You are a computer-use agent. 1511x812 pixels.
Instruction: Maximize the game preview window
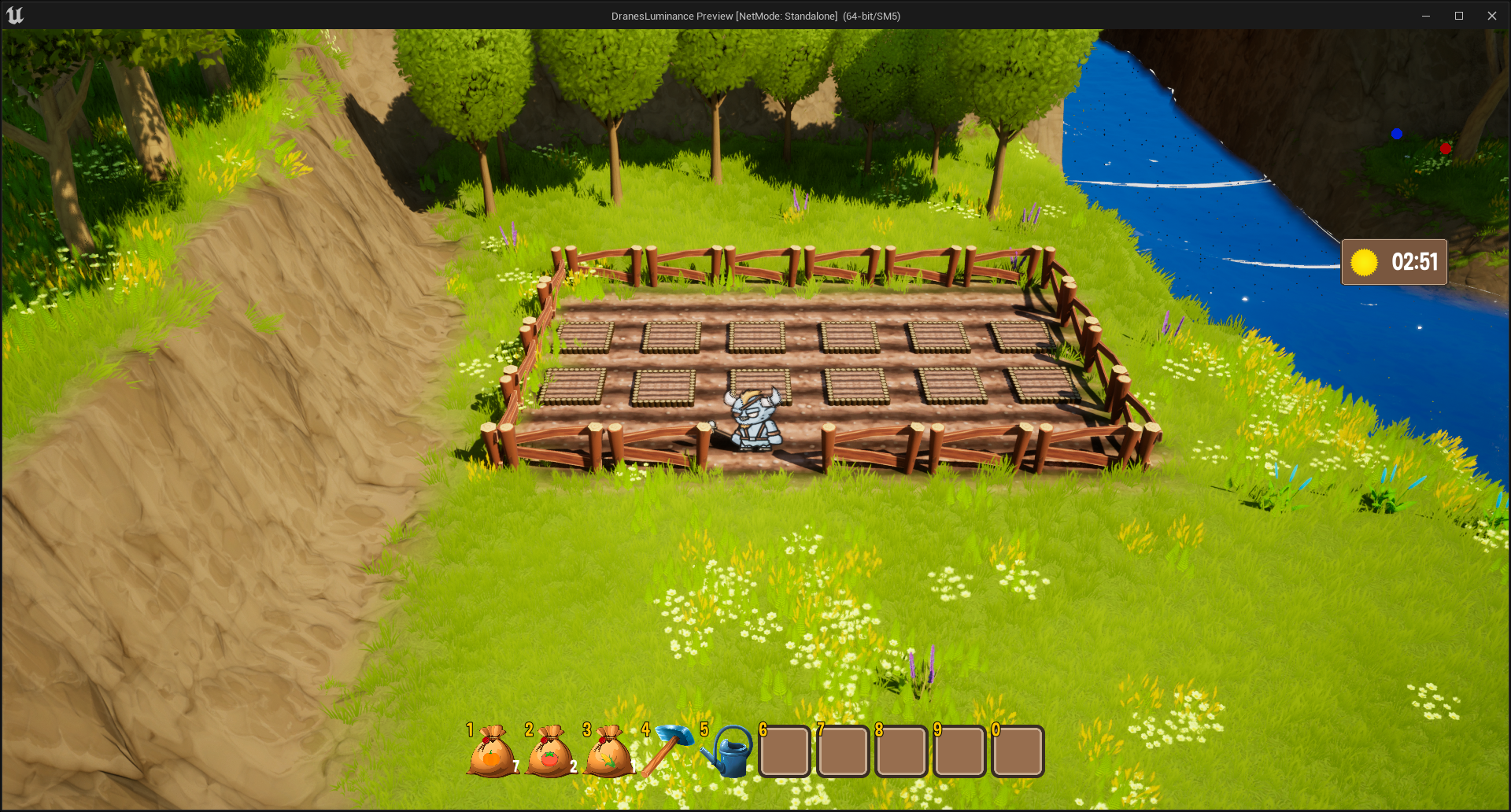(x=1458, y=16)
